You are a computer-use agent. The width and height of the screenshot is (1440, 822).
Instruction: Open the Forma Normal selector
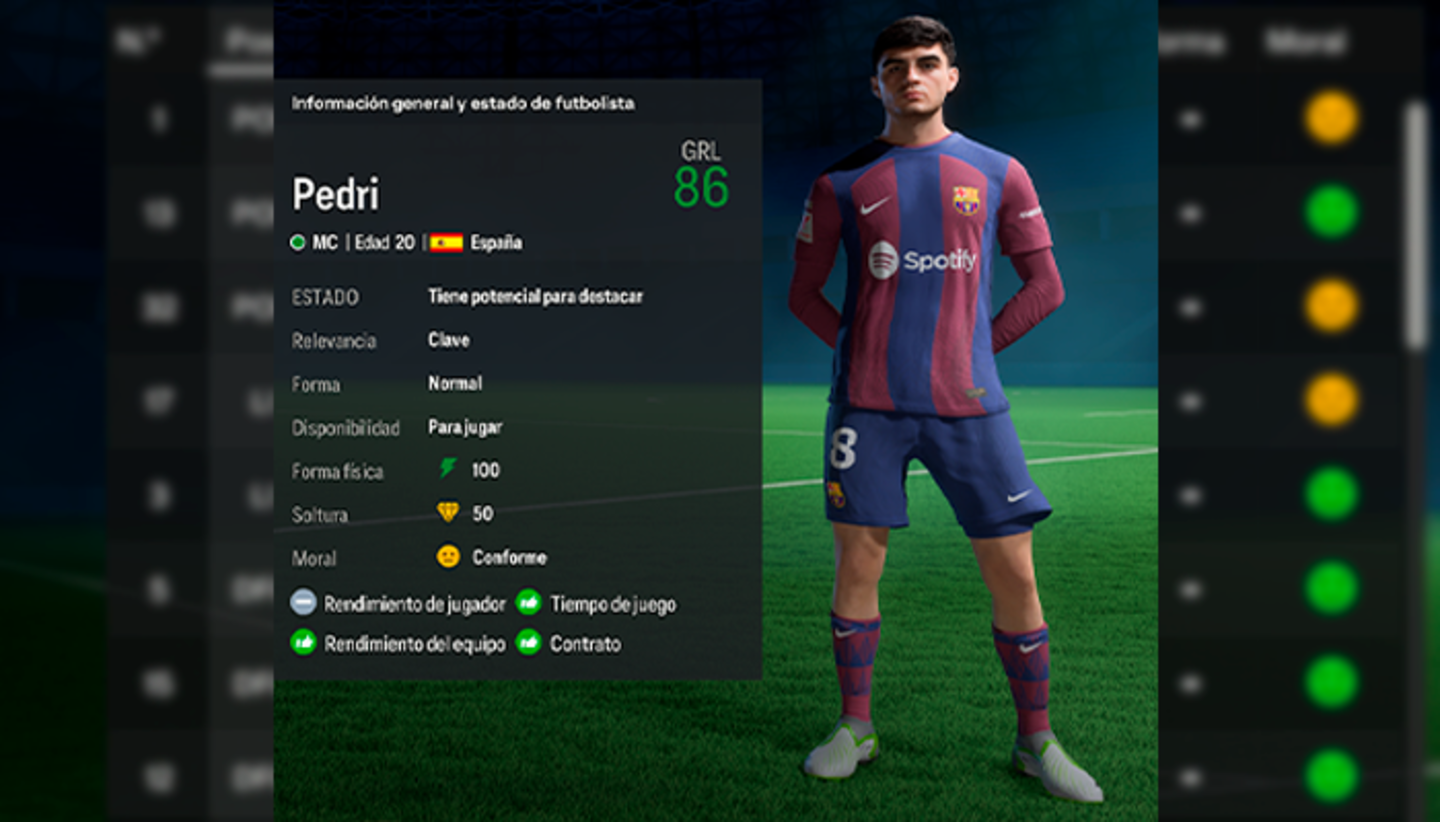point(454,383)
